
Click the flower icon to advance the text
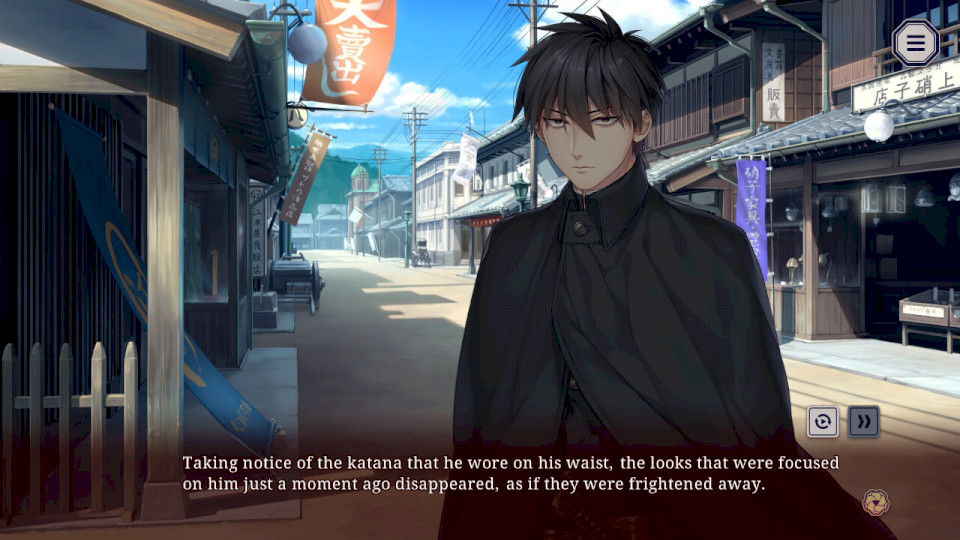coord(875,501)
